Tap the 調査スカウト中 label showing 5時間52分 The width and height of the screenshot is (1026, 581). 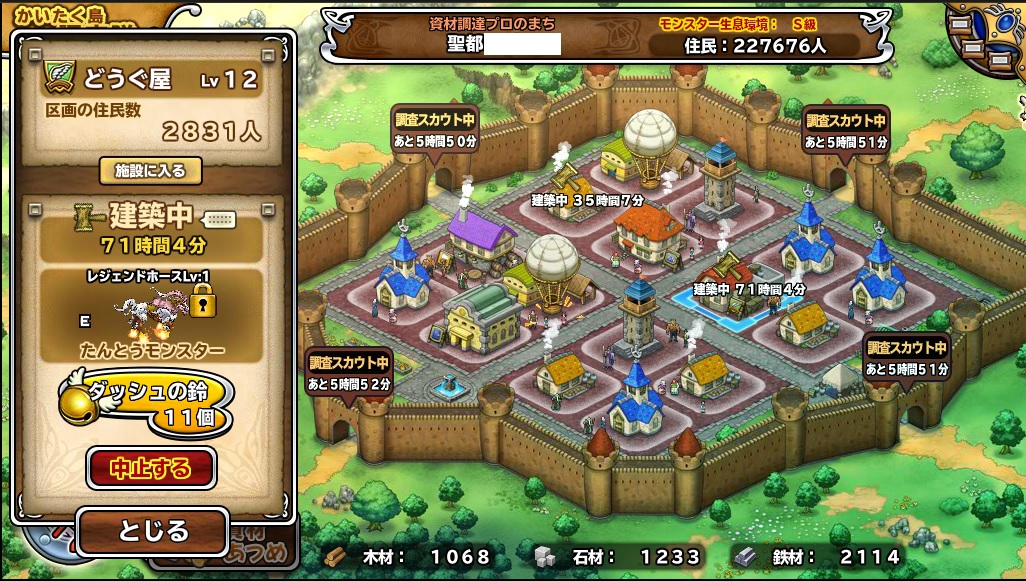(349, 372)
